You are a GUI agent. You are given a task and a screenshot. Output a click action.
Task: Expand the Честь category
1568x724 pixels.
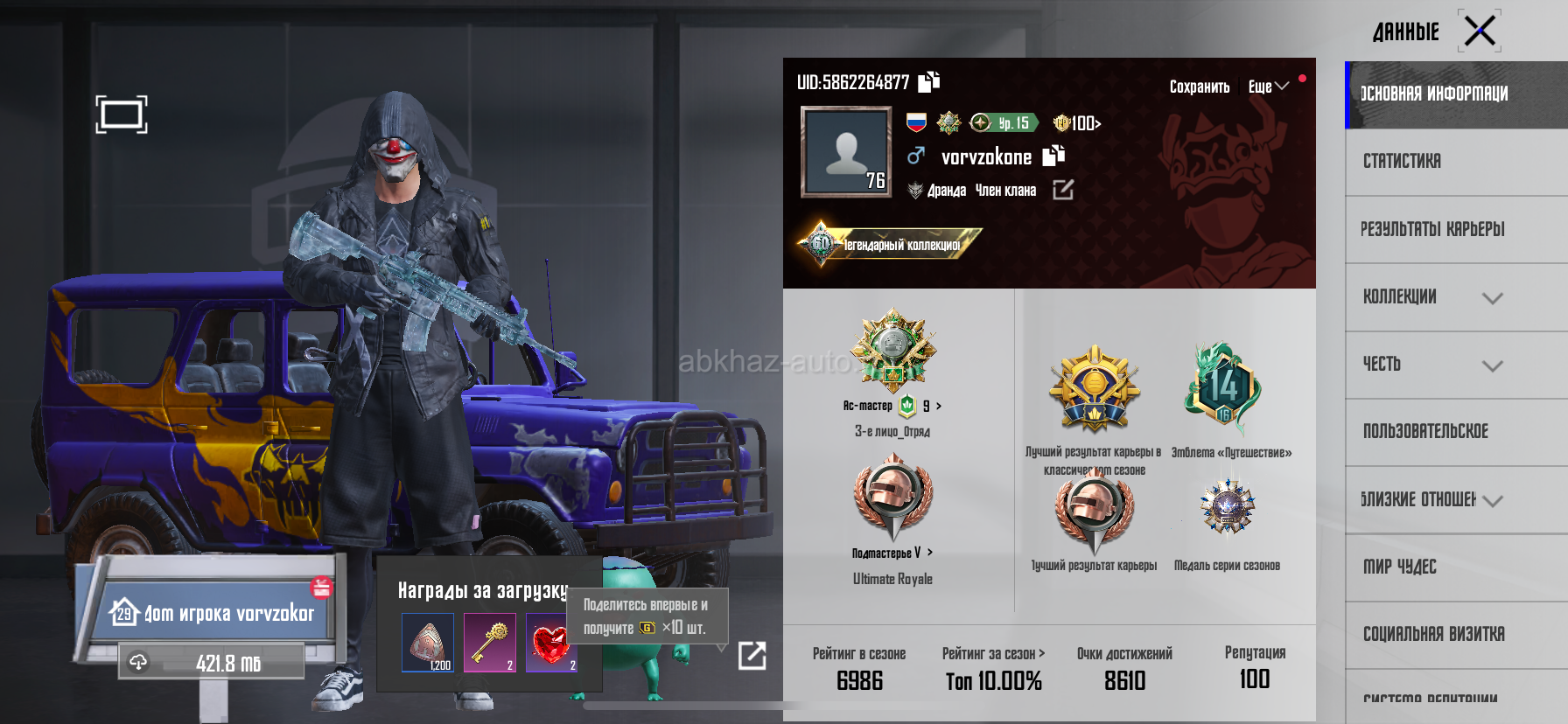coord(1492,365)
